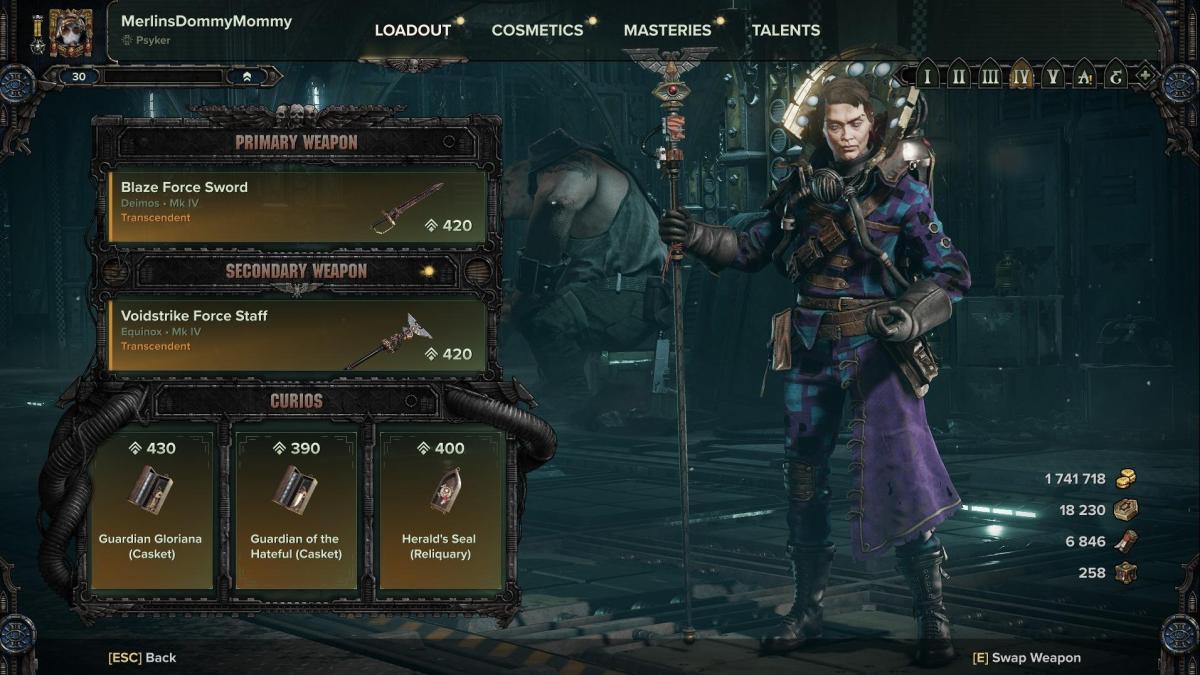Add a new loadout preset with plus
The height and width of the screenshot is (675, 1200).
(x=1144, y=76)
